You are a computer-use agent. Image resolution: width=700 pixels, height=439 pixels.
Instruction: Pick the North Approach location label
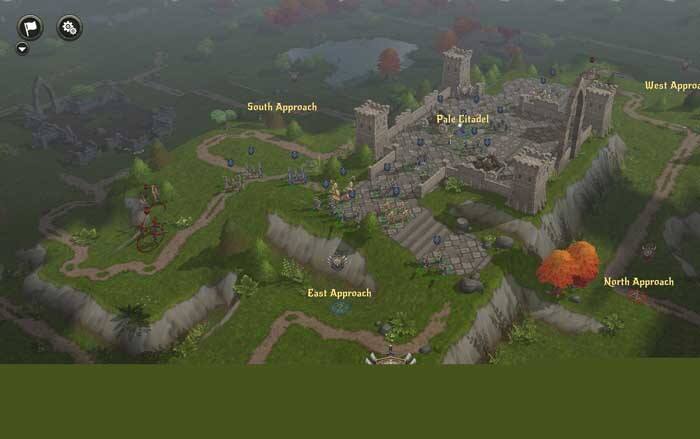pos(638,282)
